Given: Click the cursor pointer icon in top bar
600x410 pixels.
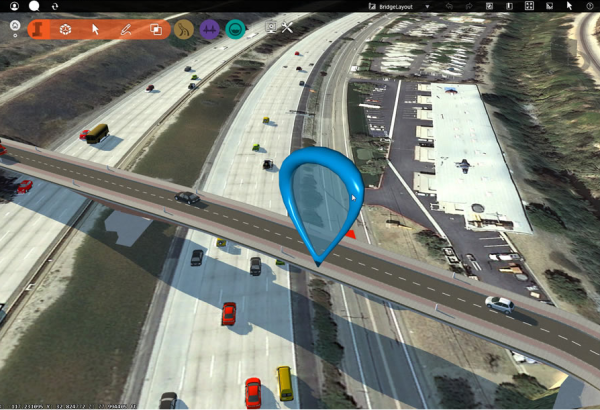Looking at the screenshot, I should tap(569, 6).
